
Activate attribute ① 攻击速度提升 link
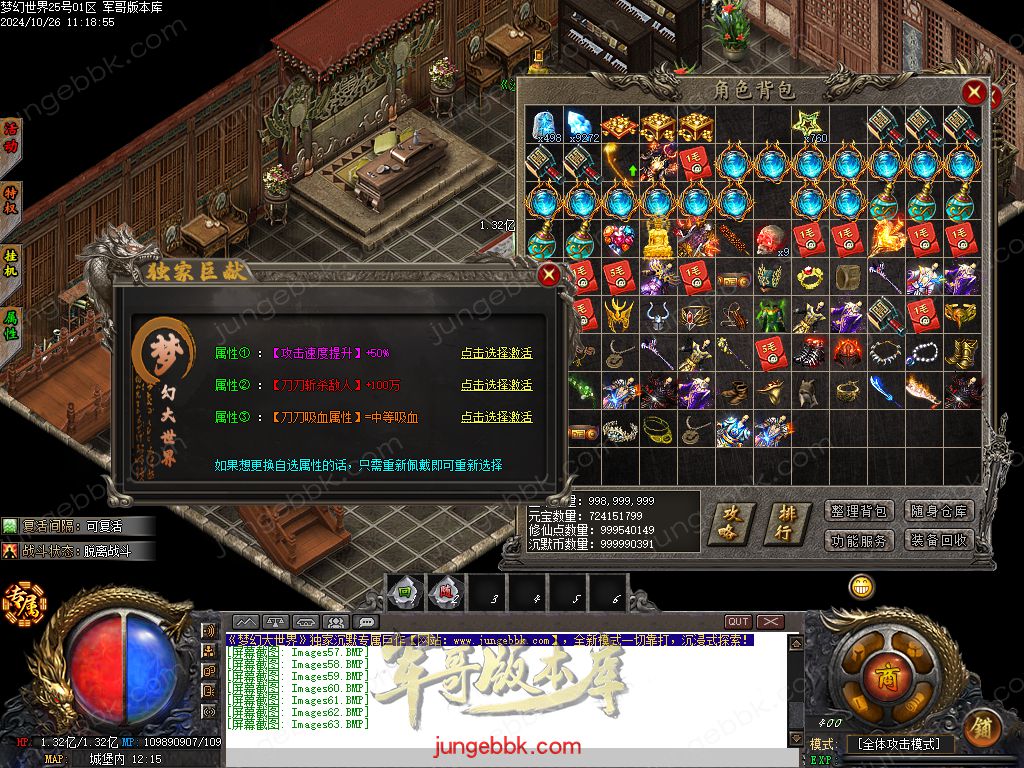496,353
